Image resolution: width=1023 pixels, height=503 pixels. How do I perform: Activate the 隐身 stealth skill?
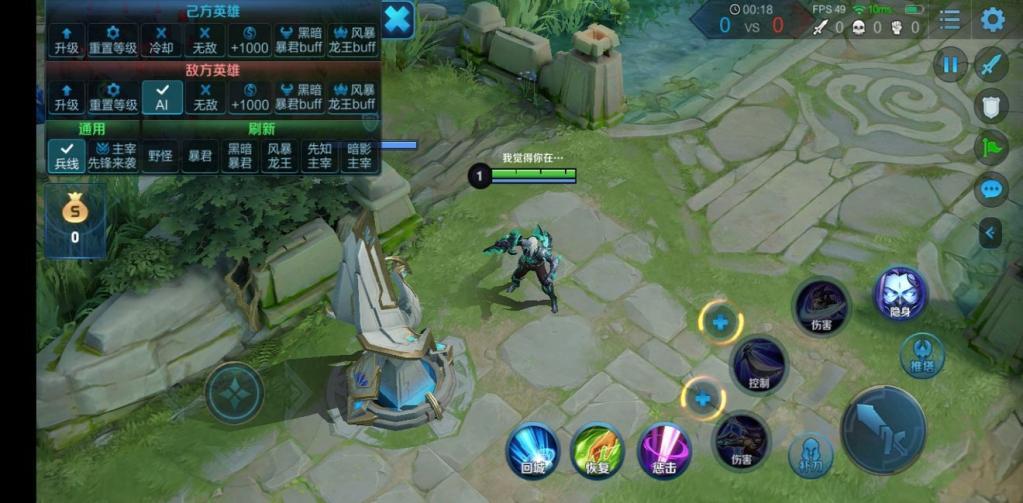click(900, 294)
